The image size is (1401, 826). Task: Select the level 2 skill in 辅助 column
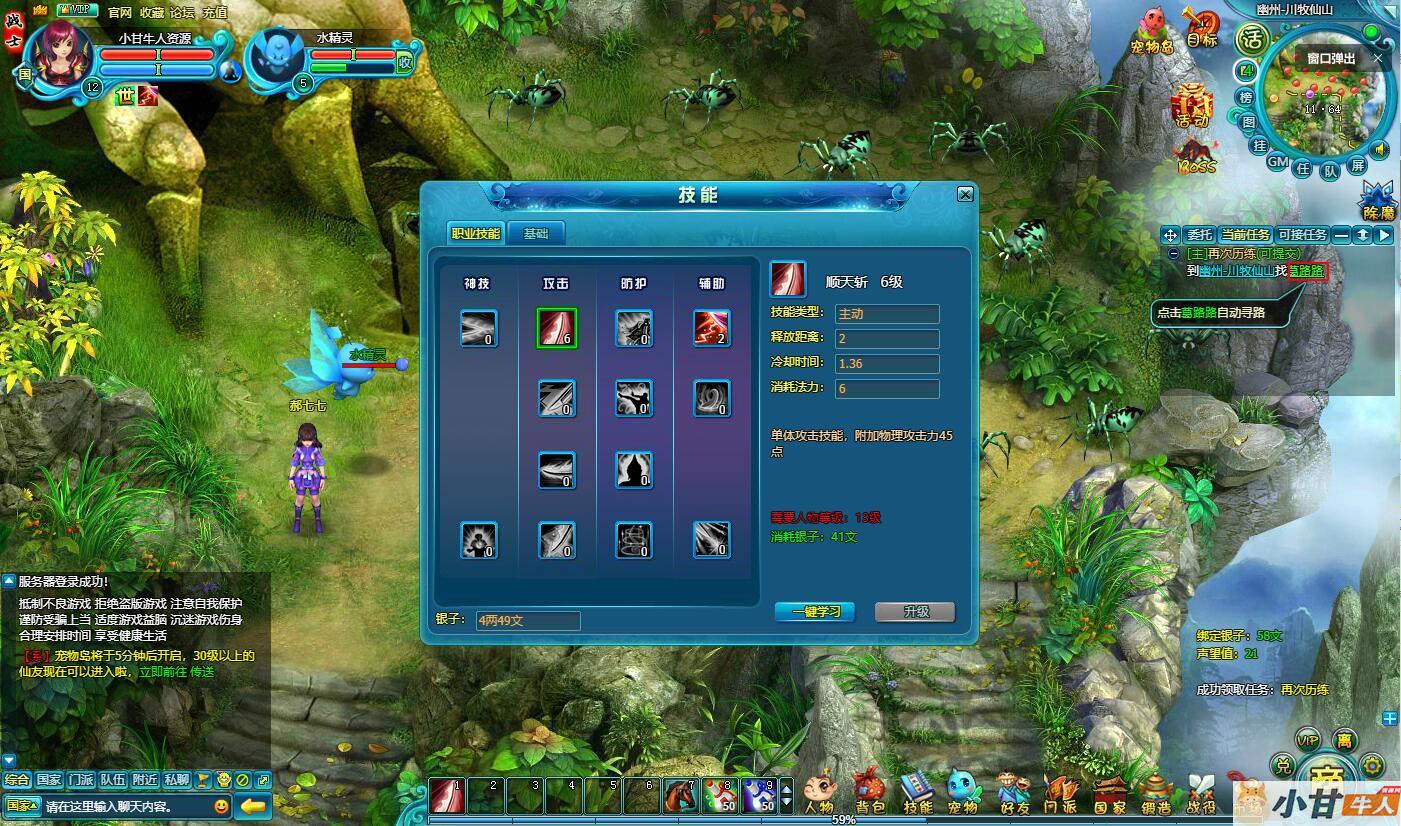[x=712, y=328]
